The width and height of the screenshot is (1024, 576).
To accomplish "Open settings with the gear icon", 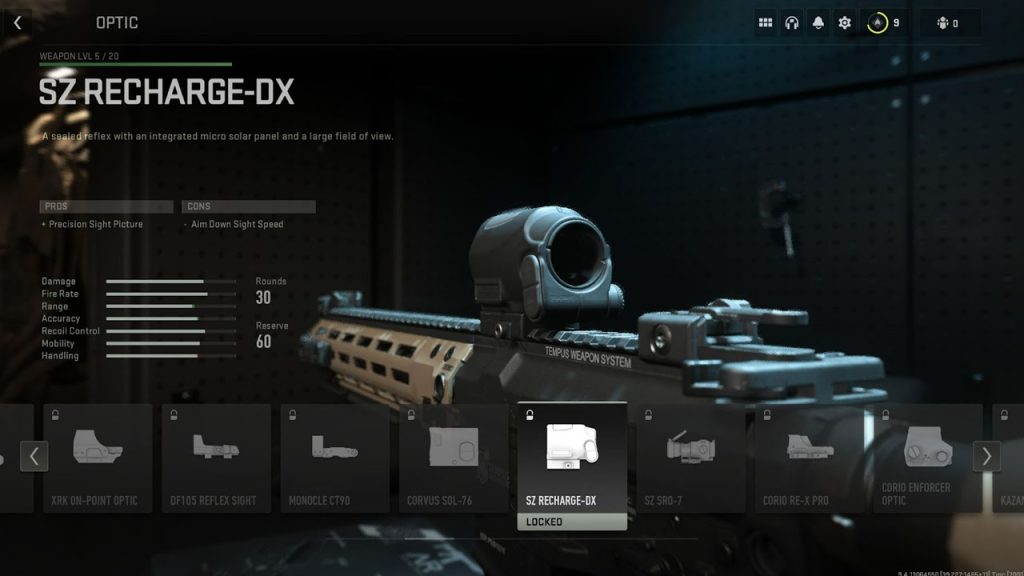I will 844,22.
